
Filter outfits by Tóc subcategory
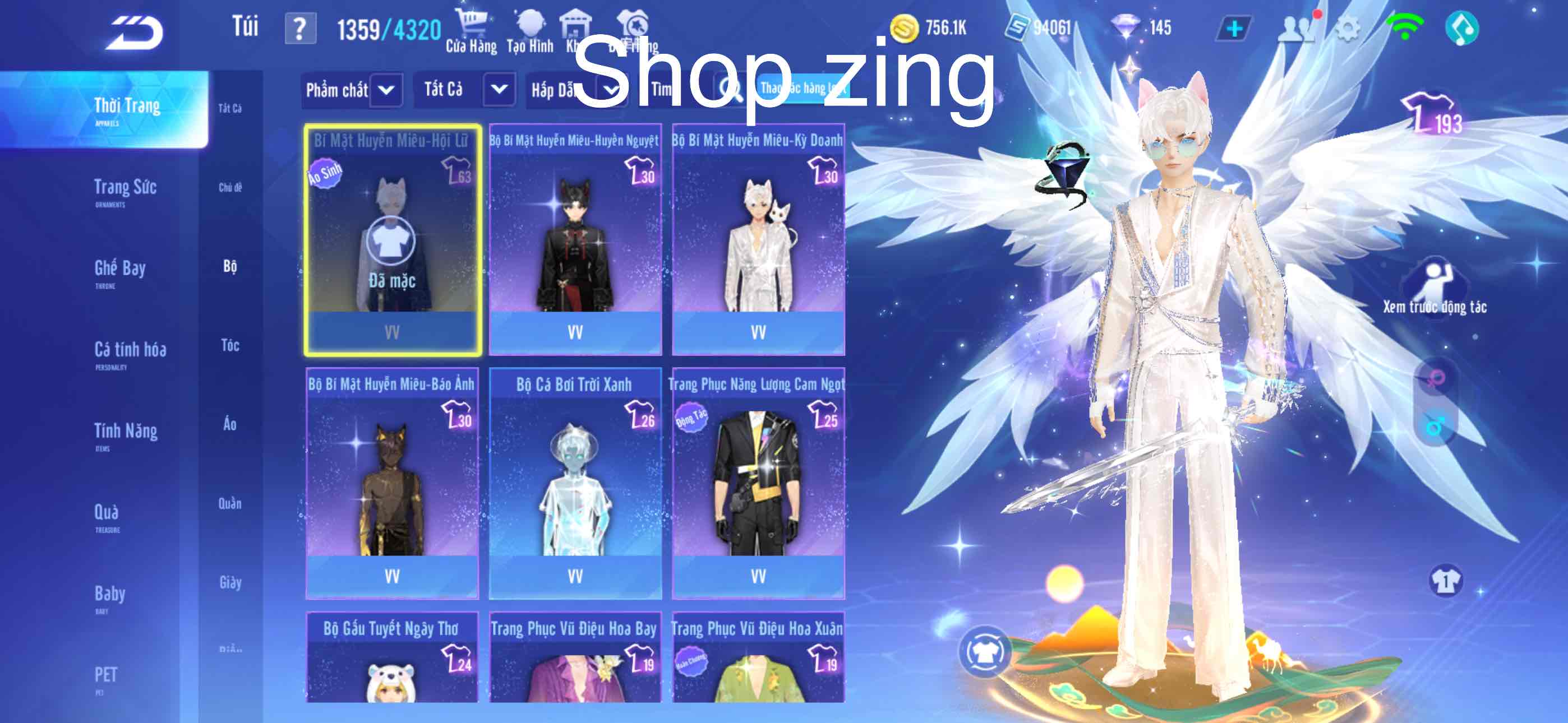pyautogui.click(x=230, y=346)
